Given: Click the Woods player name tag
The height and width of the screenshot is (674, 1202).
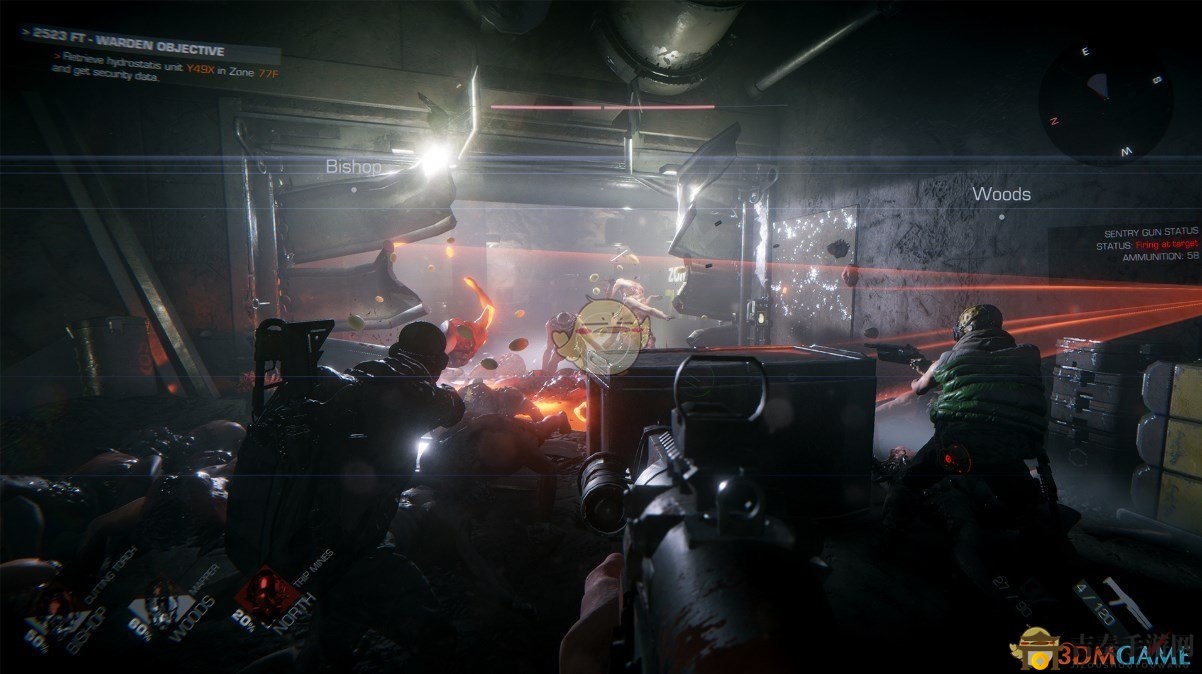Looking at the screenshot, I should (x=1001, y=194).
